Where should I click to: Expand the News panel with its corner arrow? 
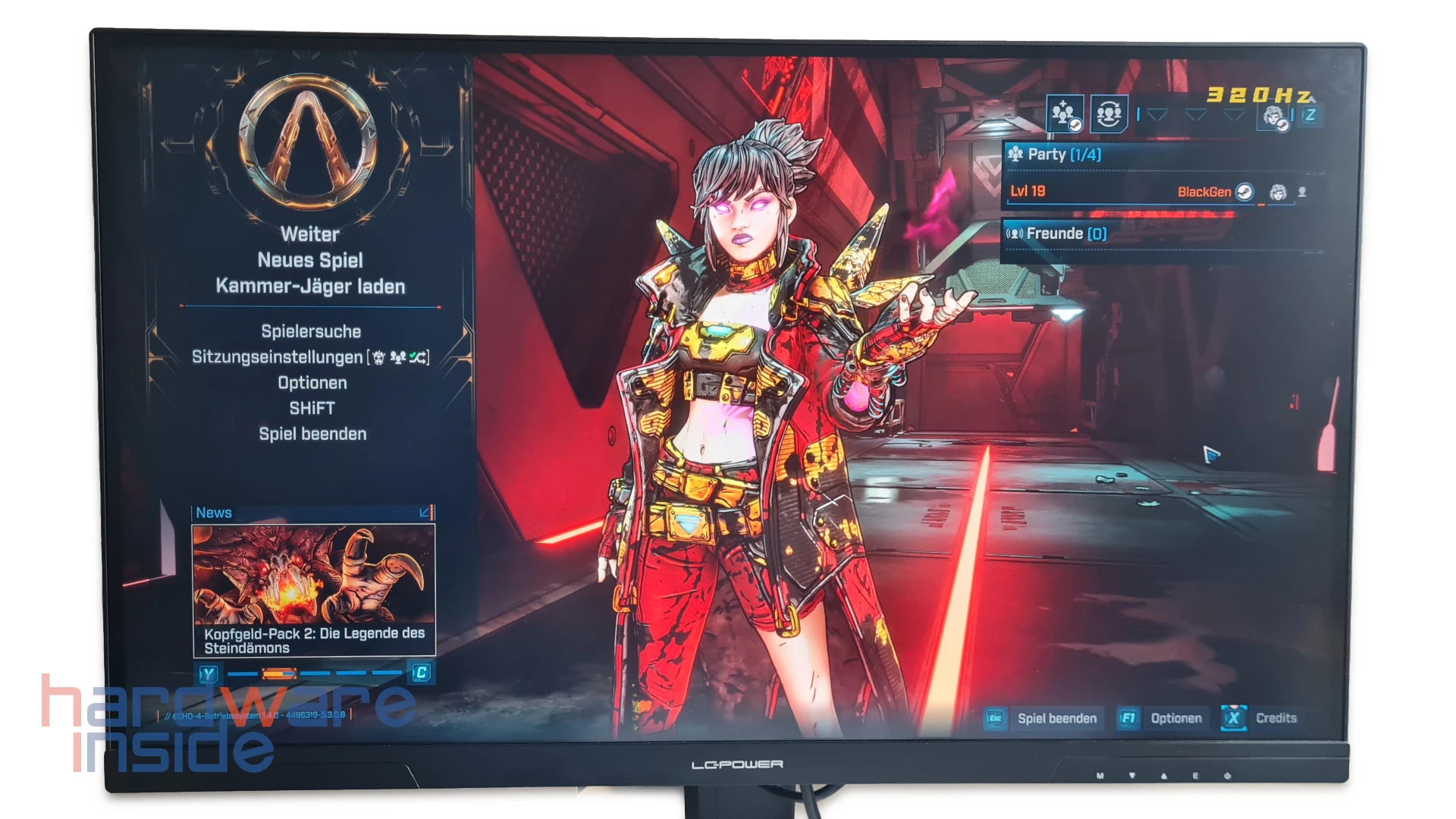(x=425, y=513)
